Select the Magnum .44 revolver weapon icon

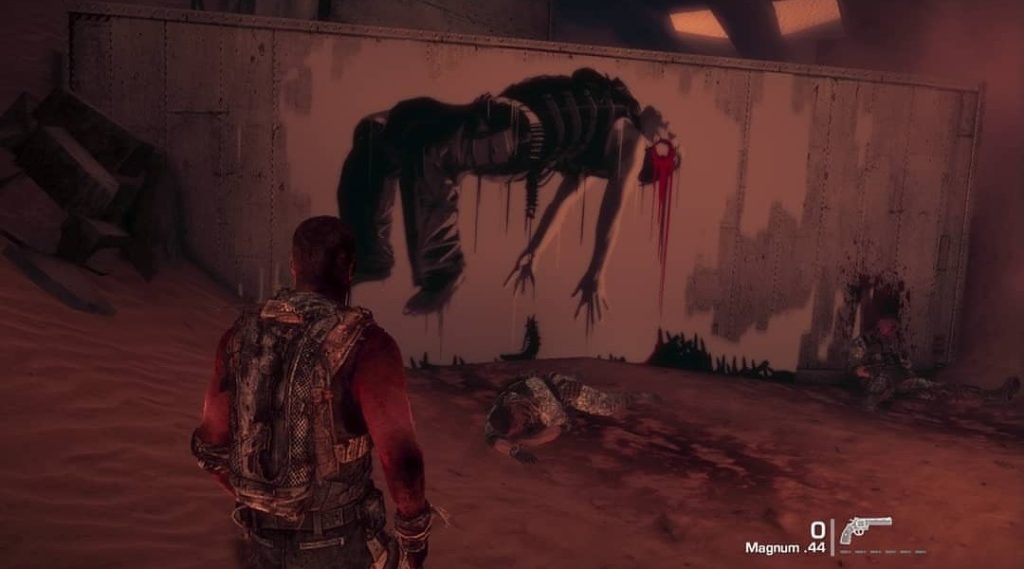tap(864, 529)
